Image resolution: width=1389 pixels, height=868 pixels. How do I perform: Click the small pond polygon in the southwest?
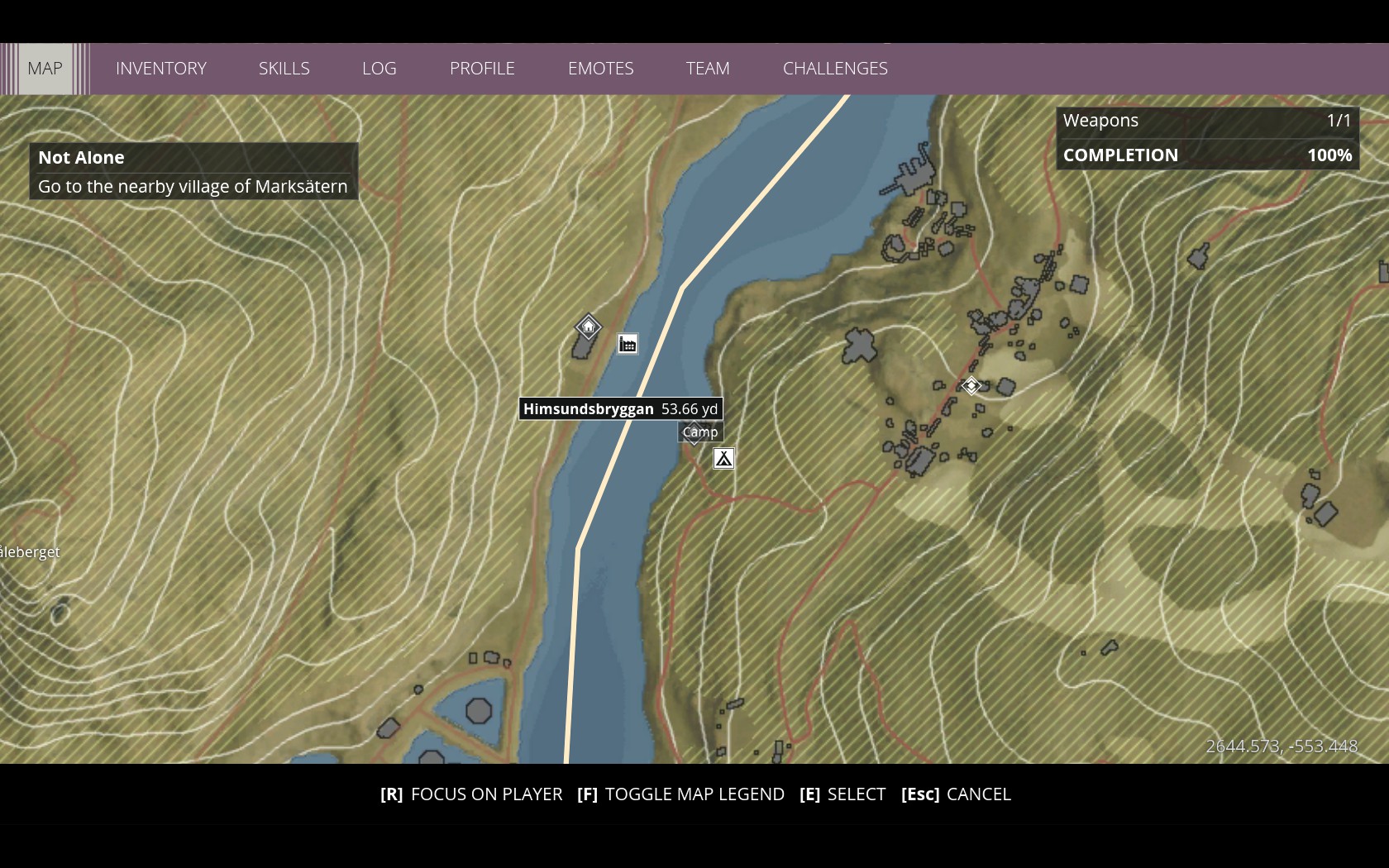pos(478,708)
